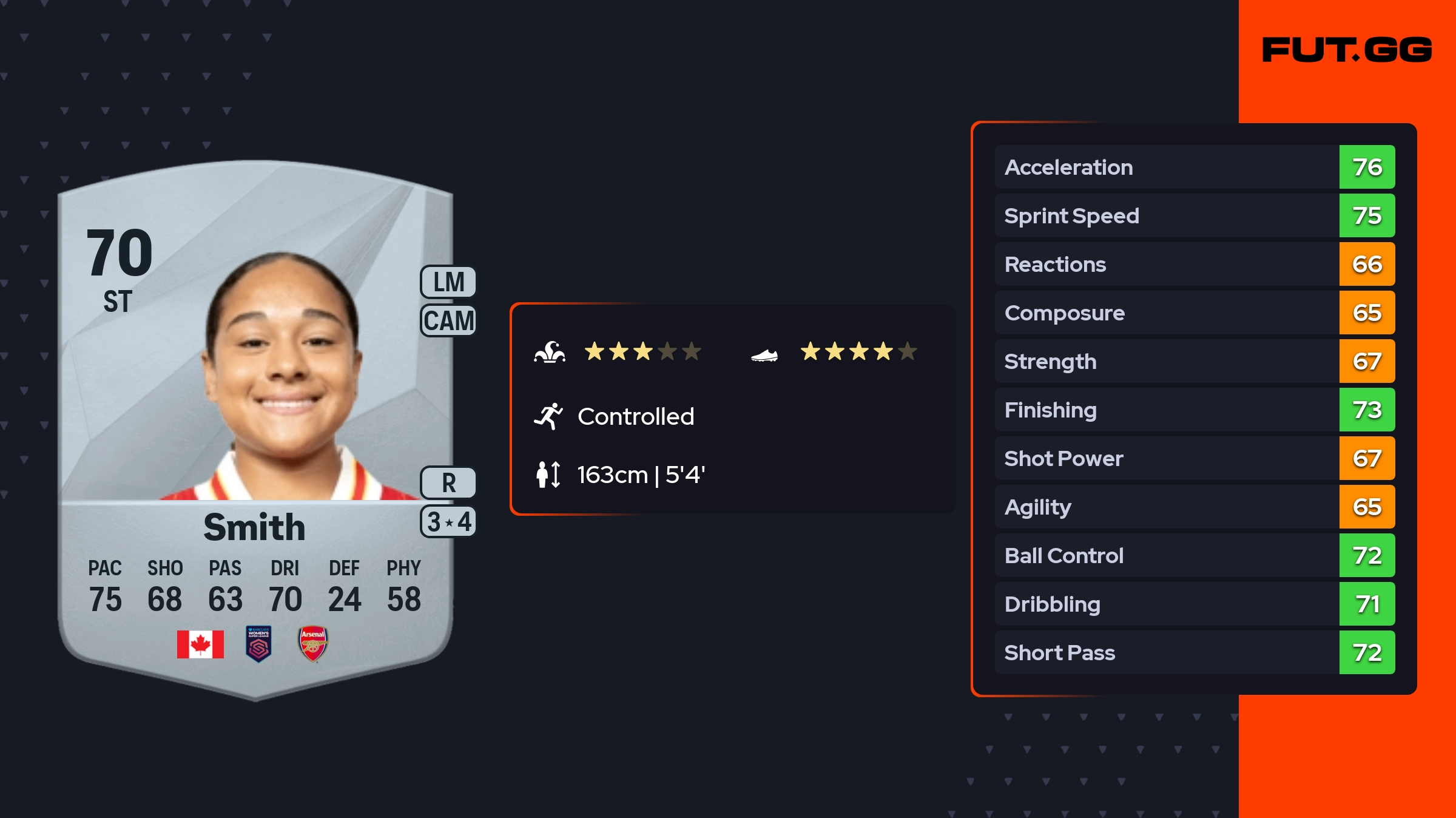Click the CAM alternate position badge
The width and height of the screenshot is (1456, 818).
[x=448, y=320]
